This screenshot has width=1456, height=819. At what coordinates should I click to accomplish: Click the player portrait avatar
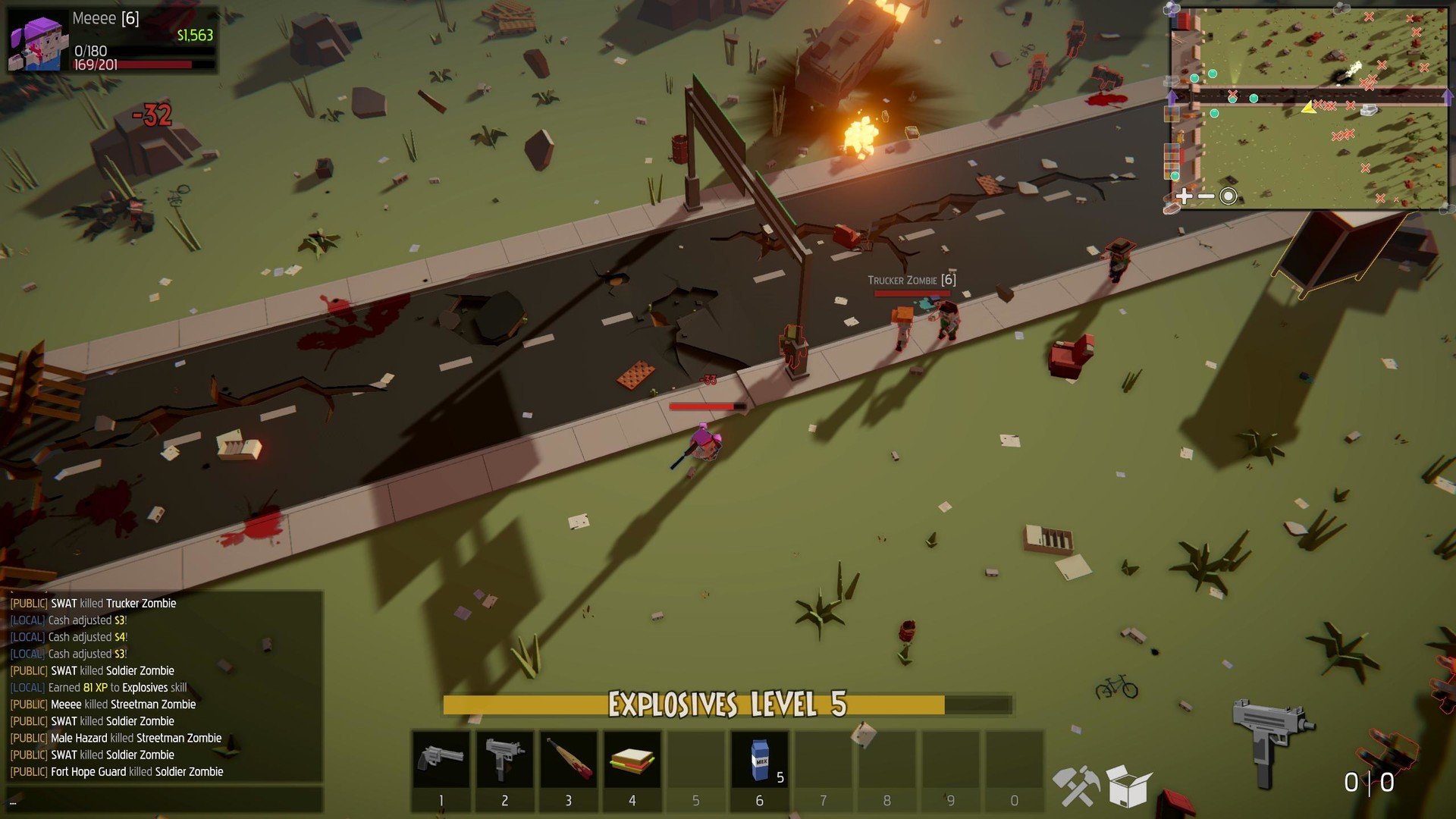tap(36, 42)
